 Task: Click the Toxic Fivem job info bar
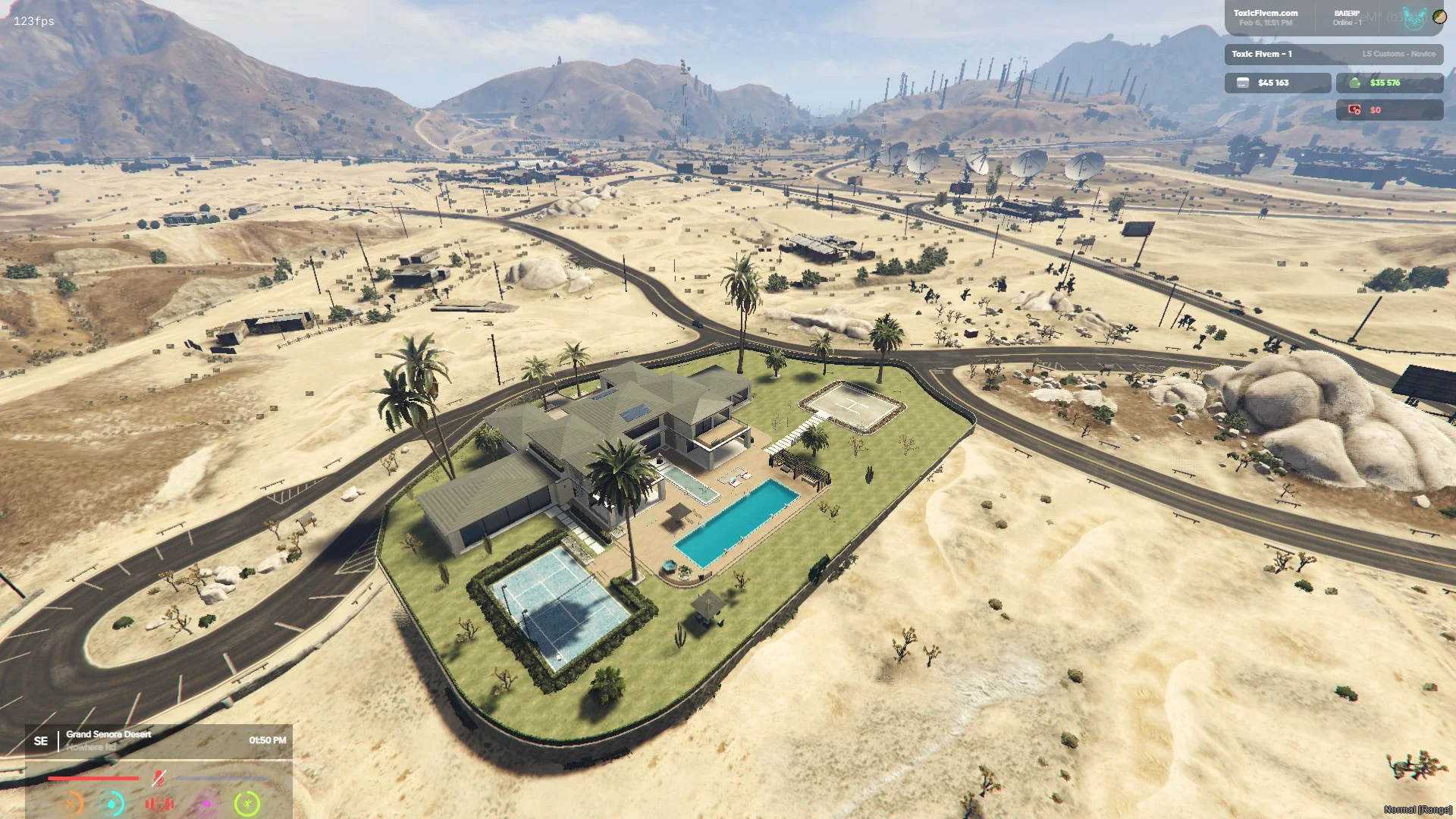pos(1333,54)
